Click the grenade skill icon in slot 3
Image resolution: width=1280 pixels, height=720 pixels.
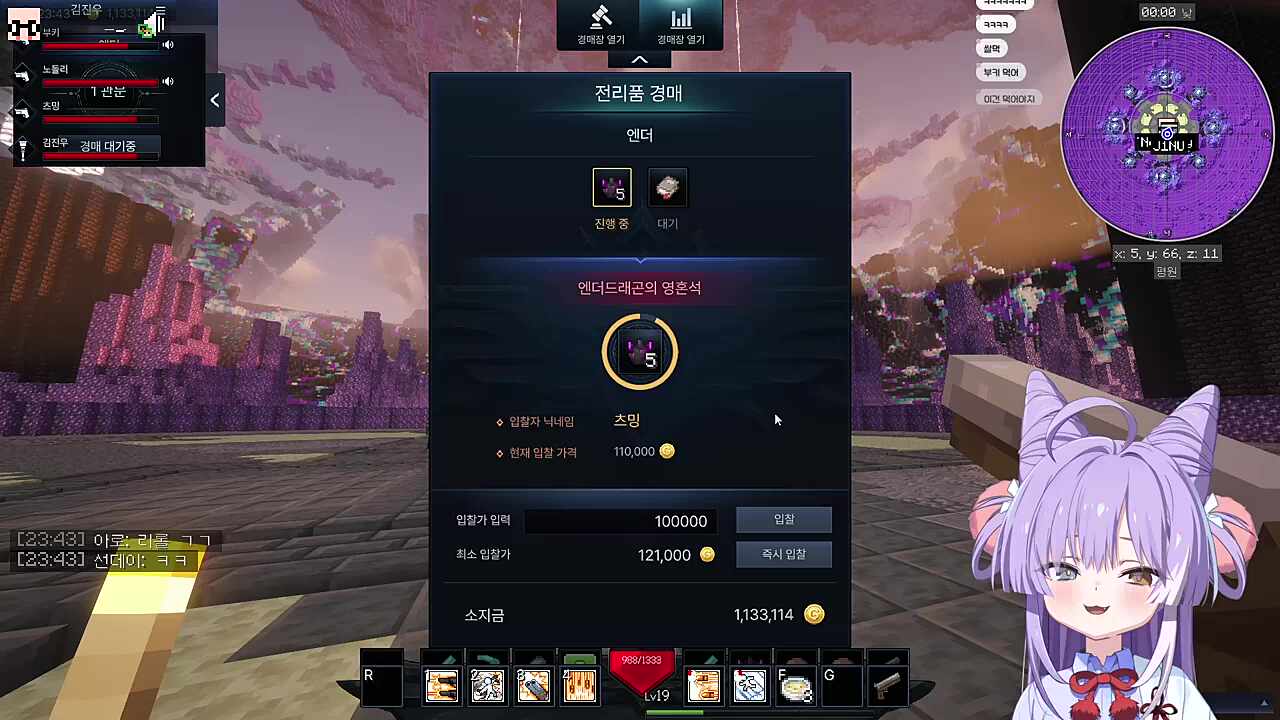[533, 685]
